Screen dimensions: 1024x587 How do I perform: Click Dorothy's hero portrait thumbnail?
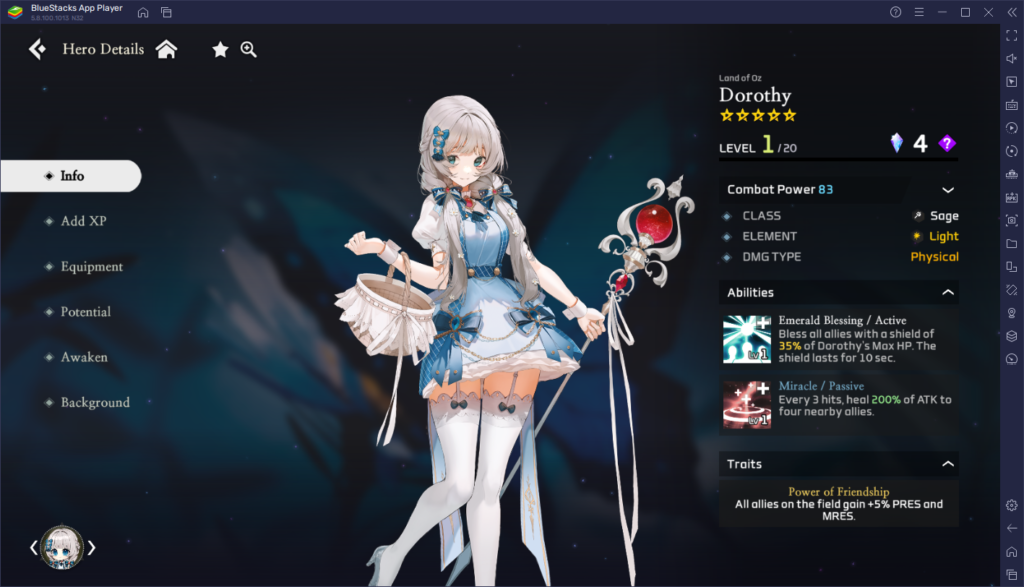point(62,547)
